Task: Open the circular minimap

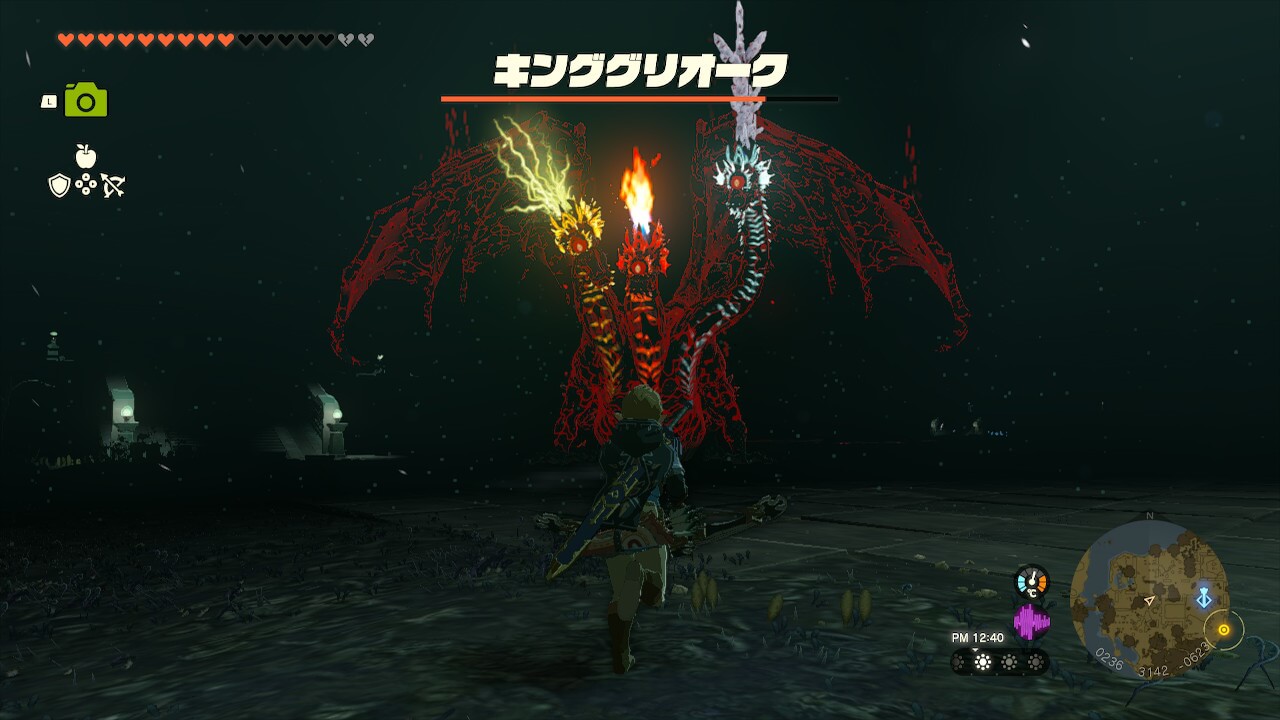Action: pyautogui.click(x=1148, y=598)
